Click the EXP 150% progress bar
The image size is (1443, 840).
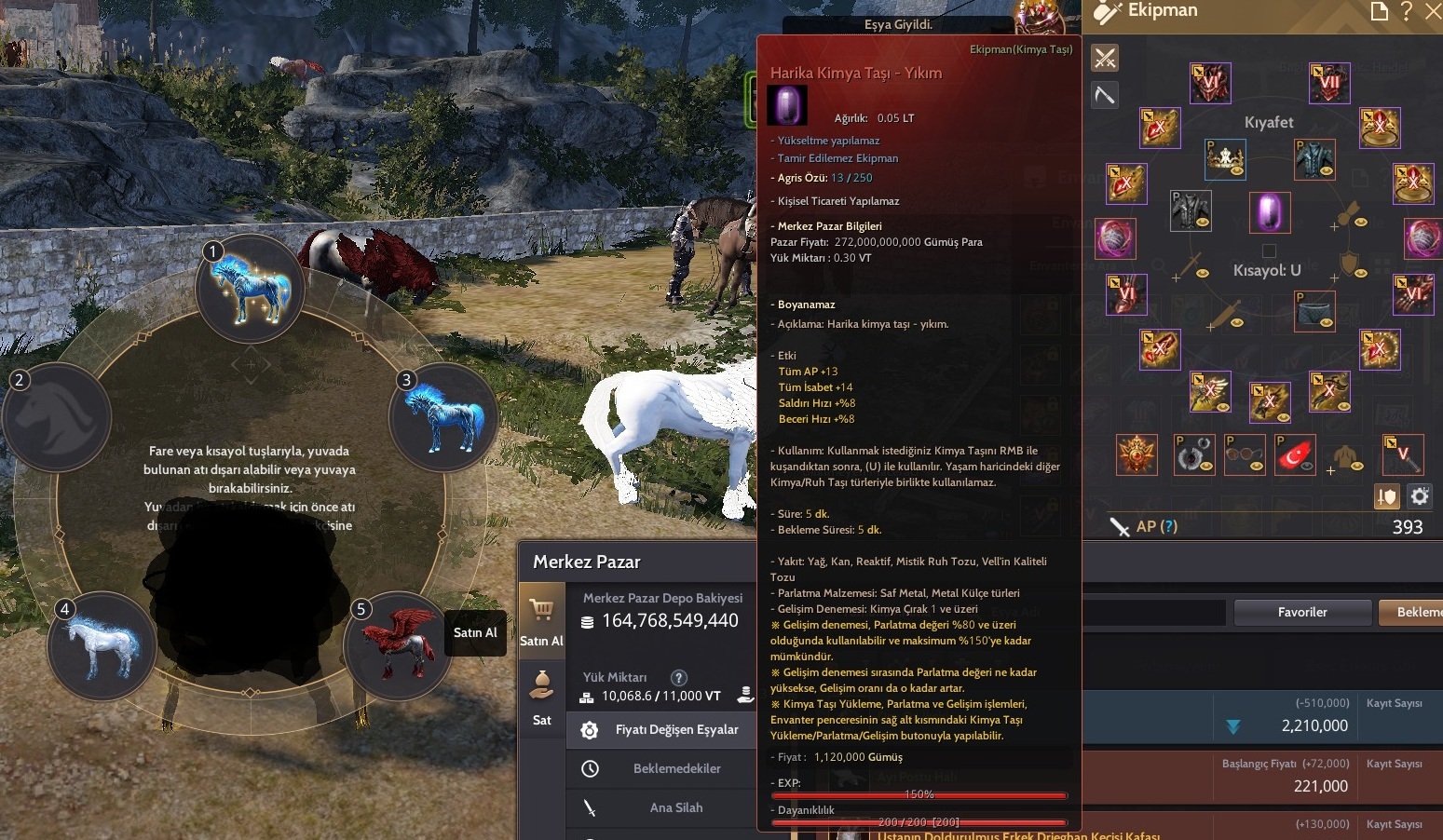click(x=919, y=795)
